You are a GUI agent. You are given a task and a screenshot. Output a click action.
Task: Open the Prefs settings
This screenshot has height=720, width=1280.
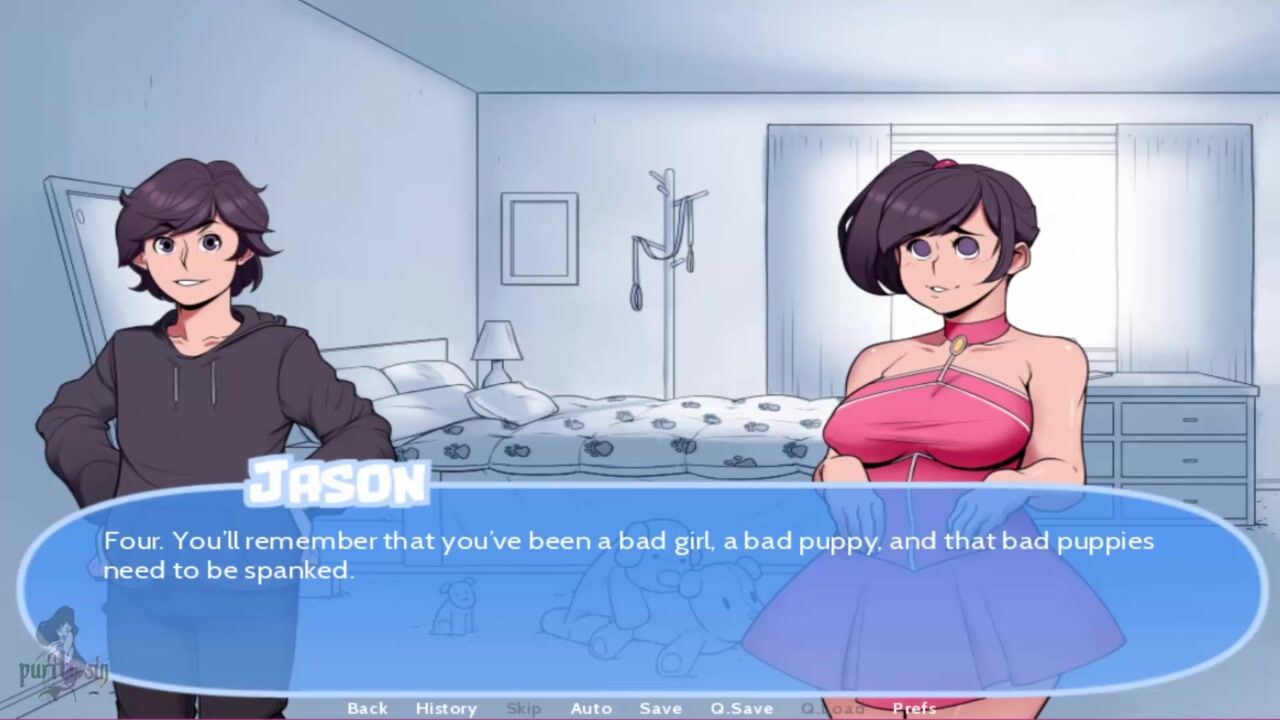(x=914, y=708)
